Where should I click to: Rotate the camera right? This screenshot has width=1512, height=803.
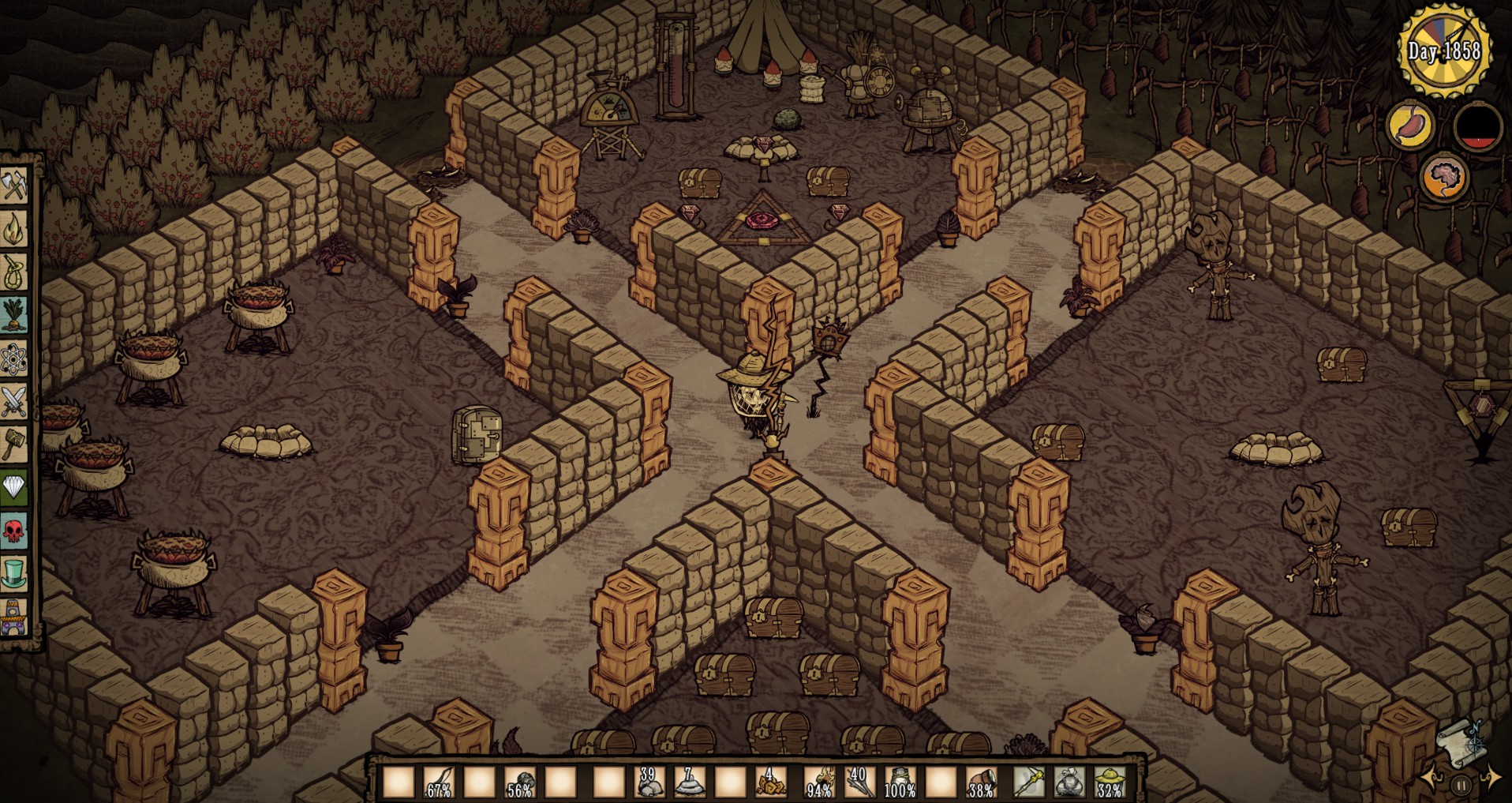(1491, 777)
